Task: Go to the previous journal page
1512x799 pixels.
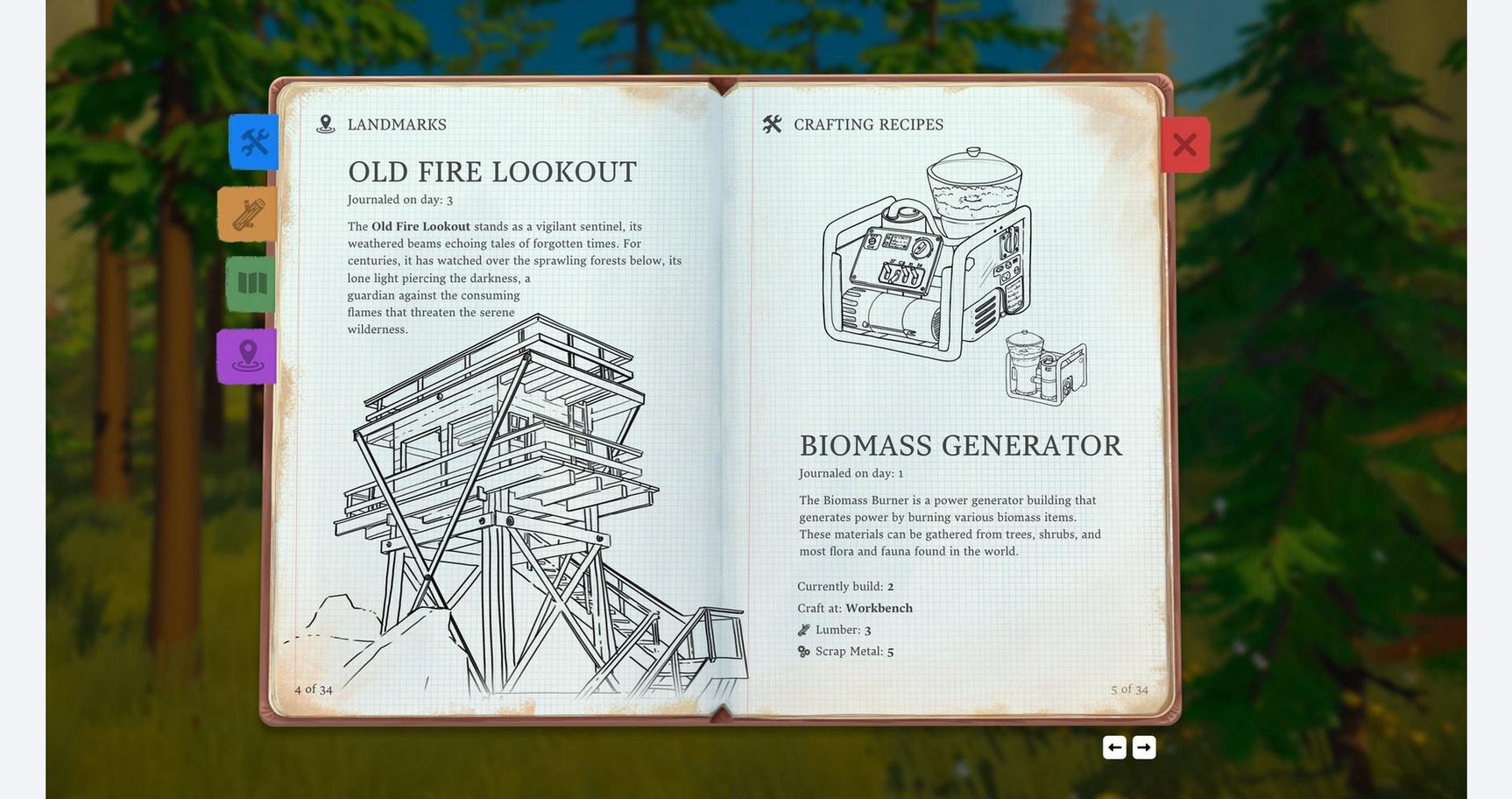Action: [1114, 747]
